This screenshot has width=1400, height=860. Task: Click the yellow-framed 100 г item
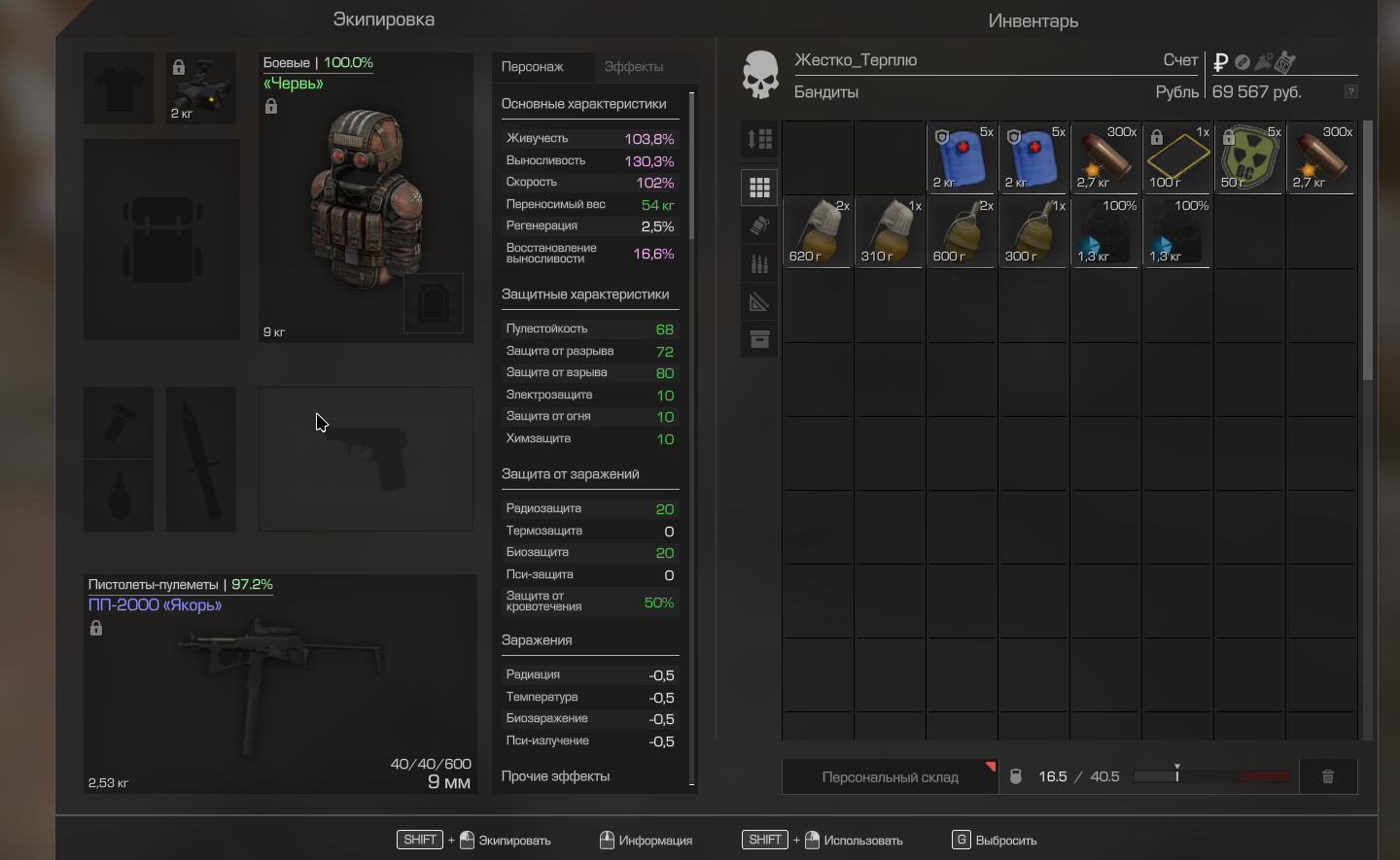click(1177, 157)
